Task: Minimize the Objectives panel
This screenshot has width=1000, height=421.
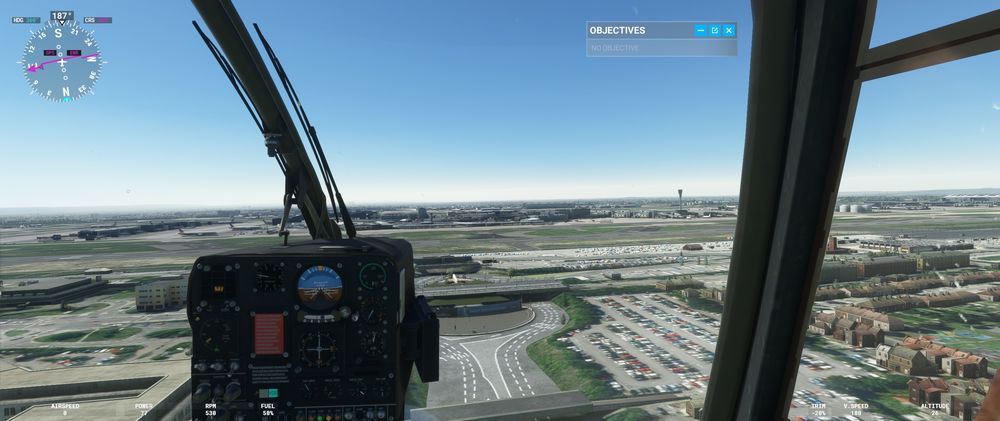Action: tap(700, 31)
